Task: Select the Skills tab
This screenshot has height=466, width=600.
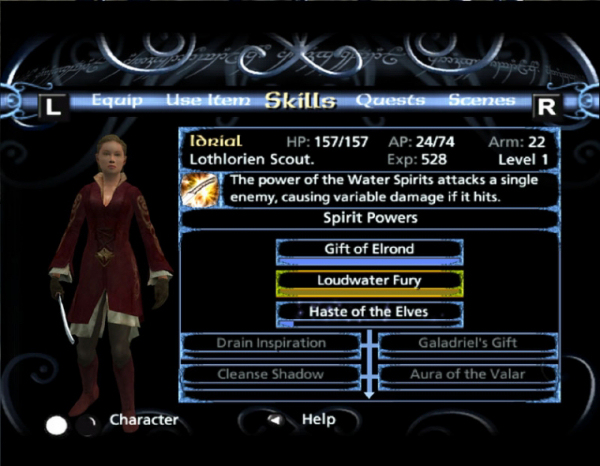Action: (x=299, y=100)
